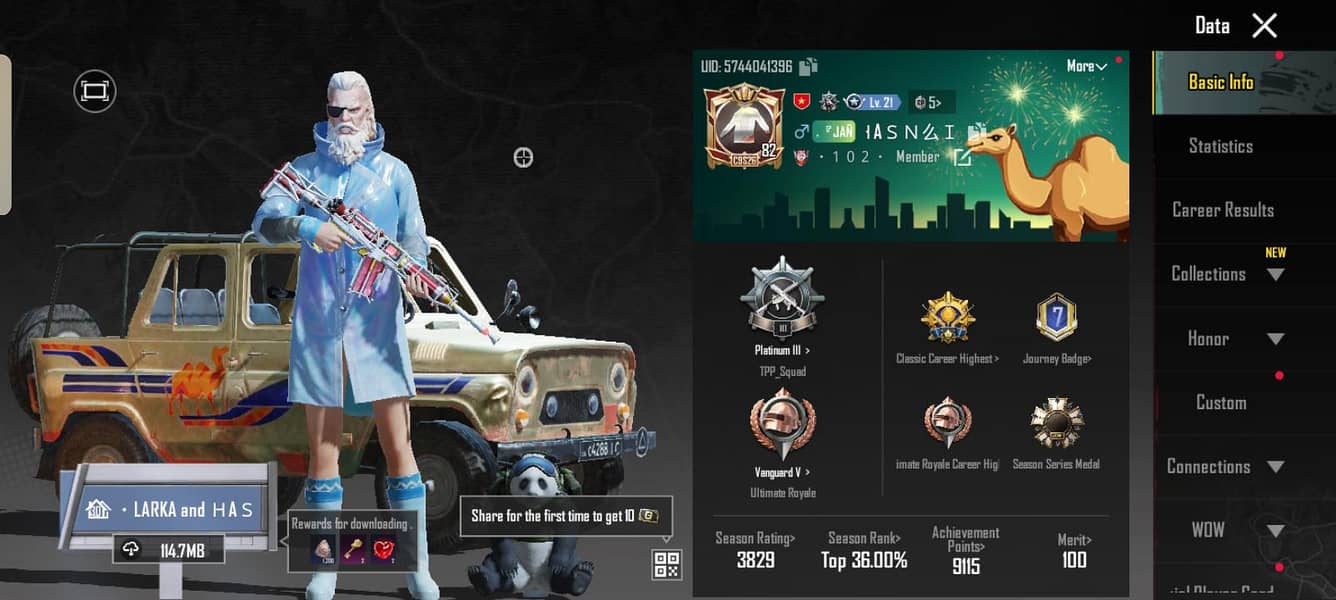Toggle the fullscreen view icon

pos(95,92)
